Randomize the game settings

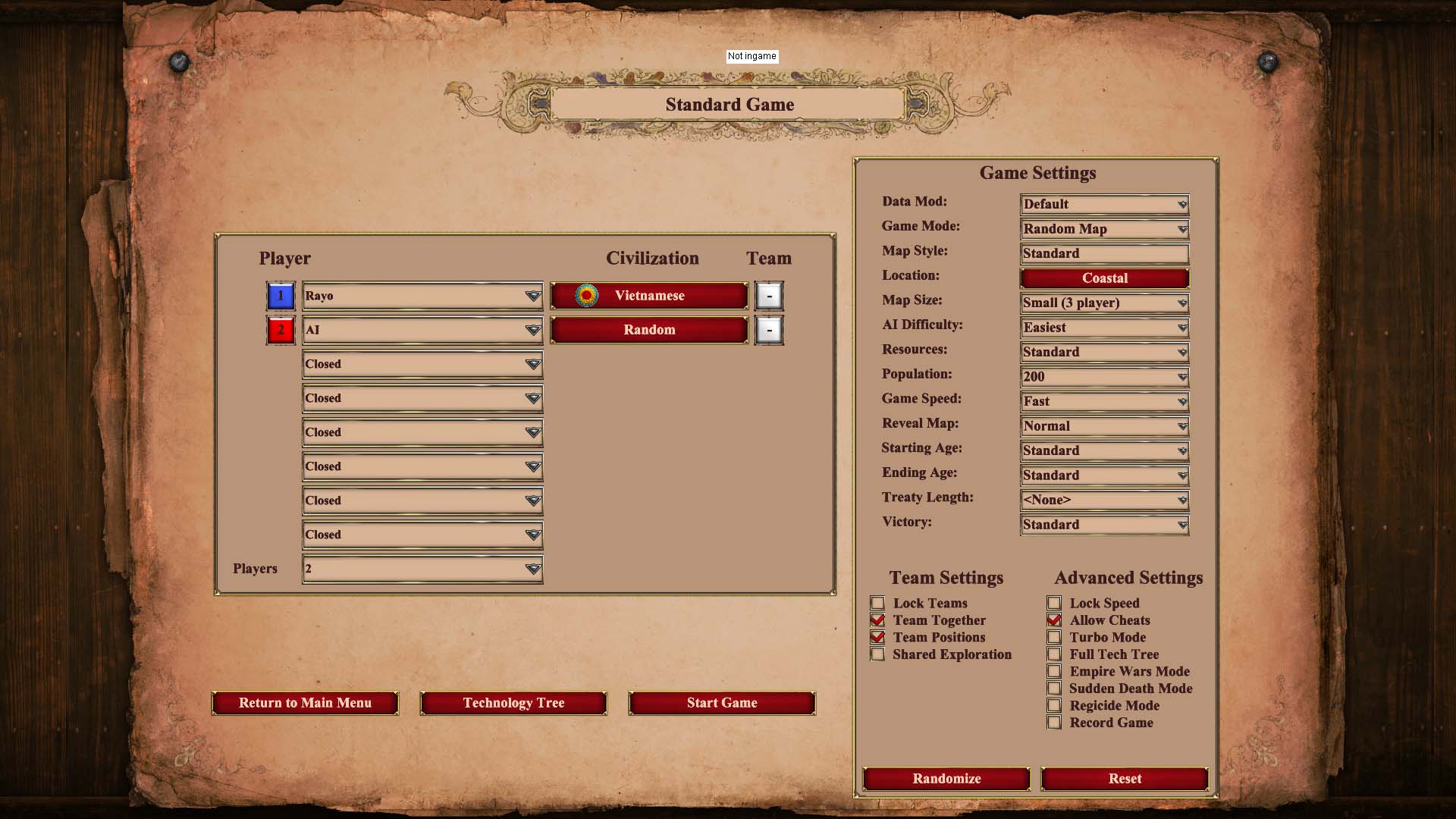click(x=946, y=779)
